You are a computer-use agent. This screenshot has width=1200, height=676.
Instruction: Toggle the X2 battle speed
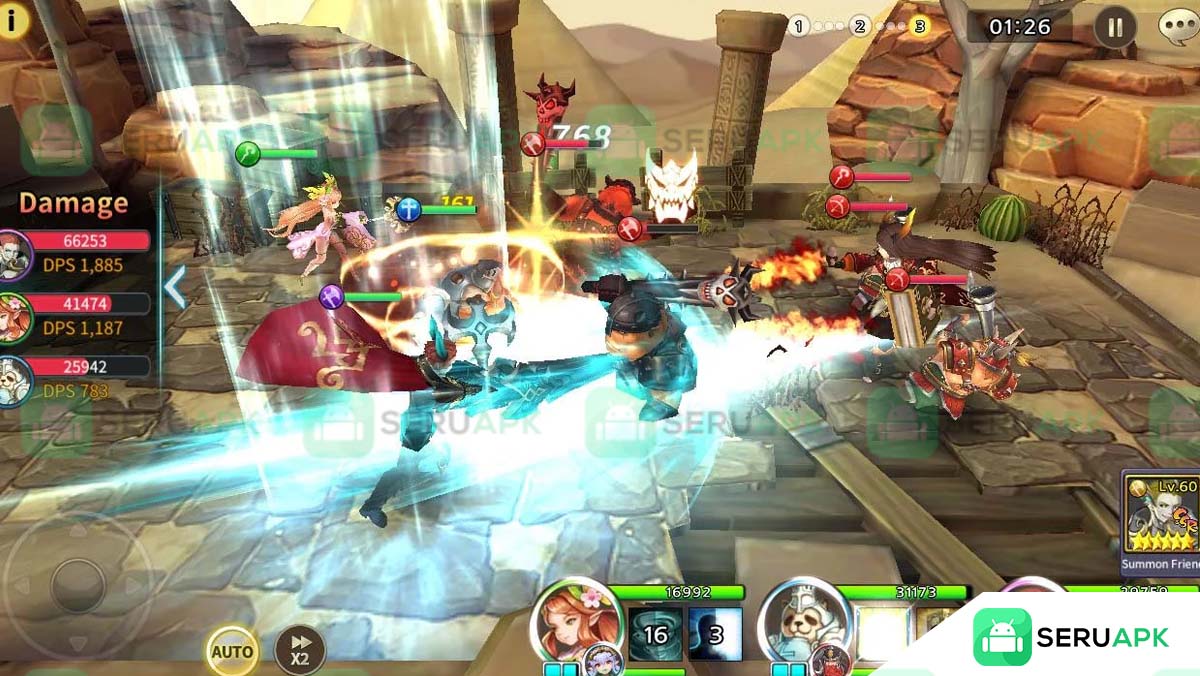coord(299,649)
